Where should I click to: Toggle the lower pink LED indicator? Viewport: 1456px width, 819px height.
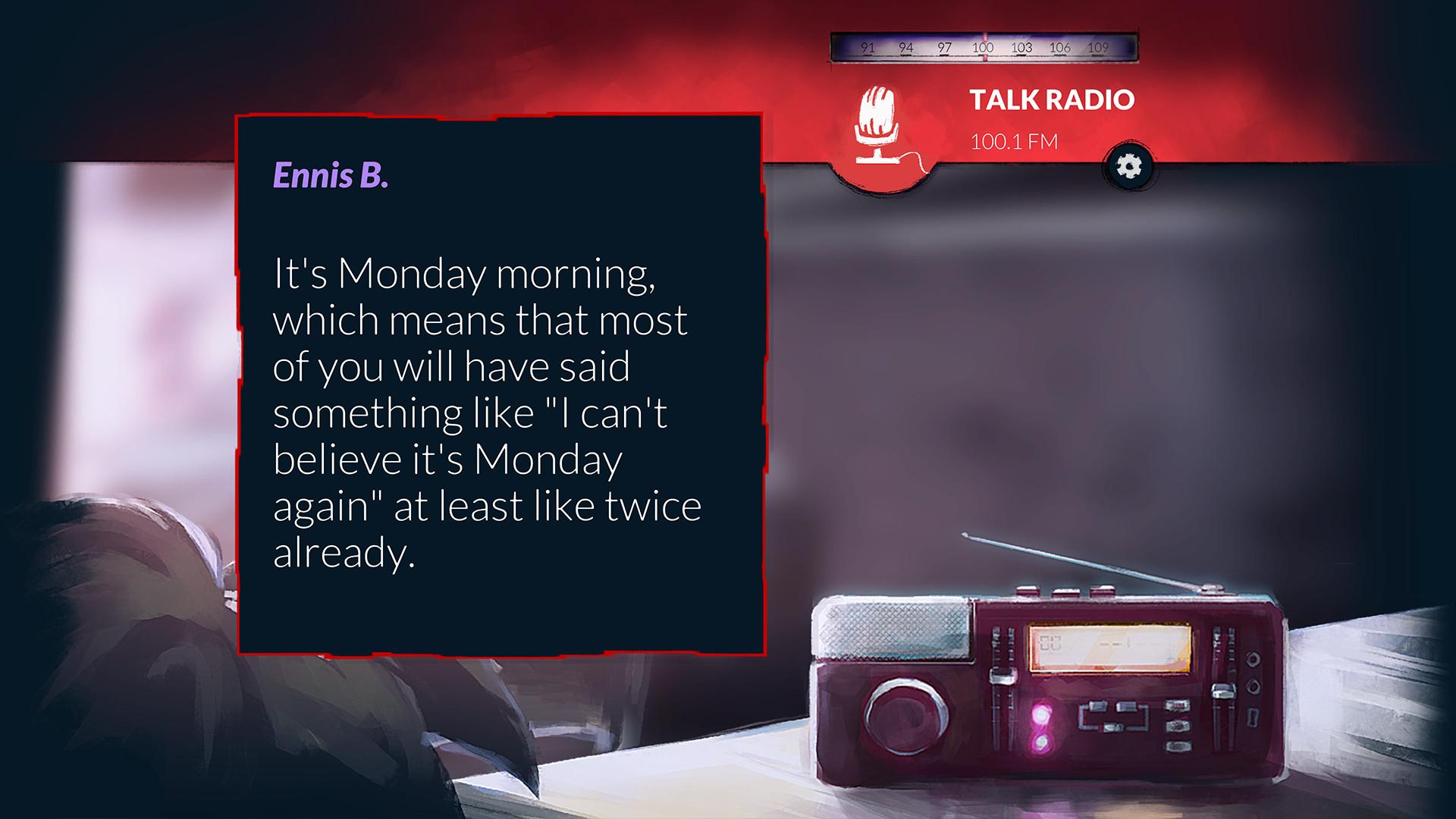point(1040,743)
